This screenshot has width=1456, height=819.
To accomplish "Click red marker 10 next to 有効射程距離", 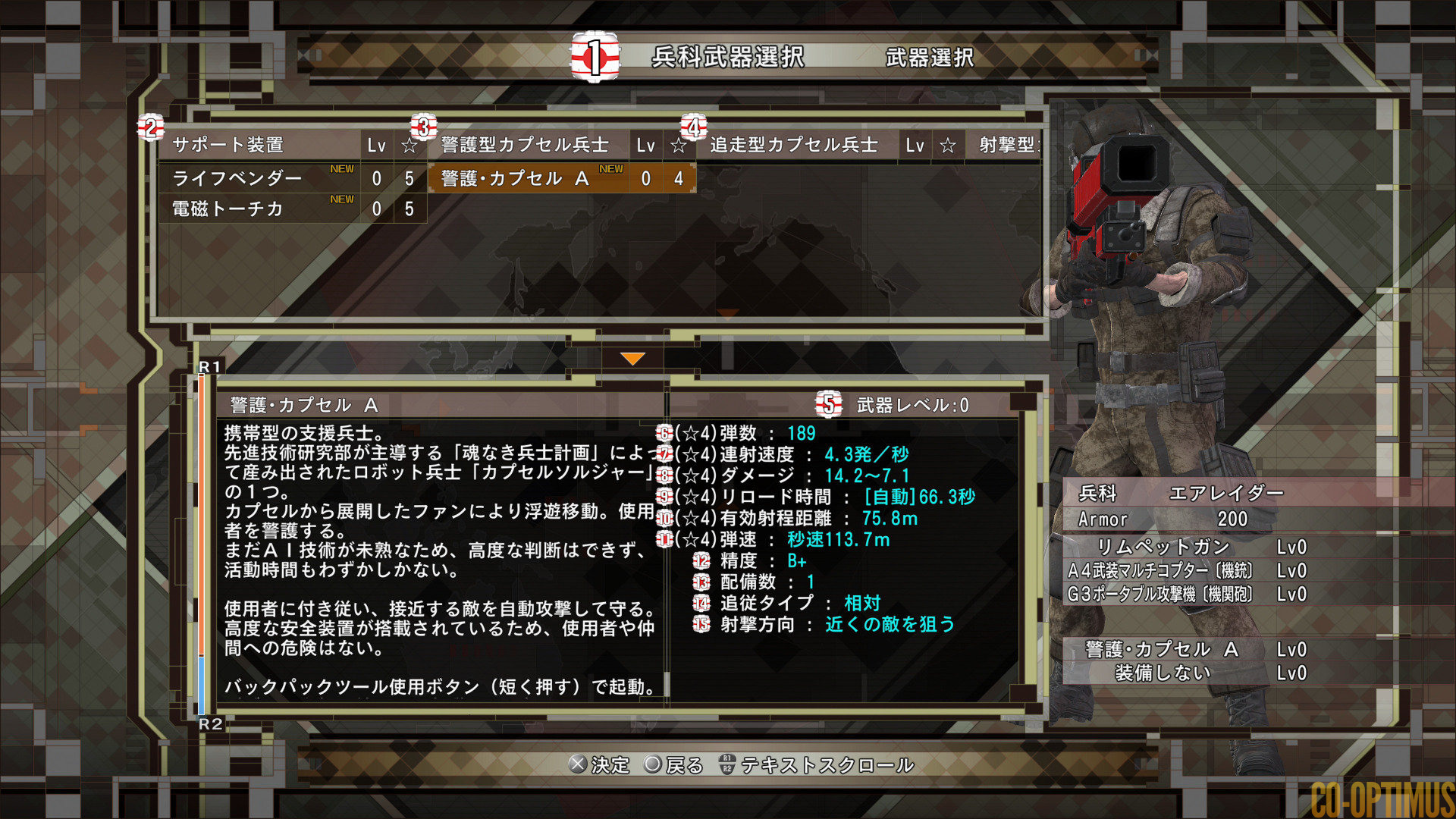I will (665, 519).
